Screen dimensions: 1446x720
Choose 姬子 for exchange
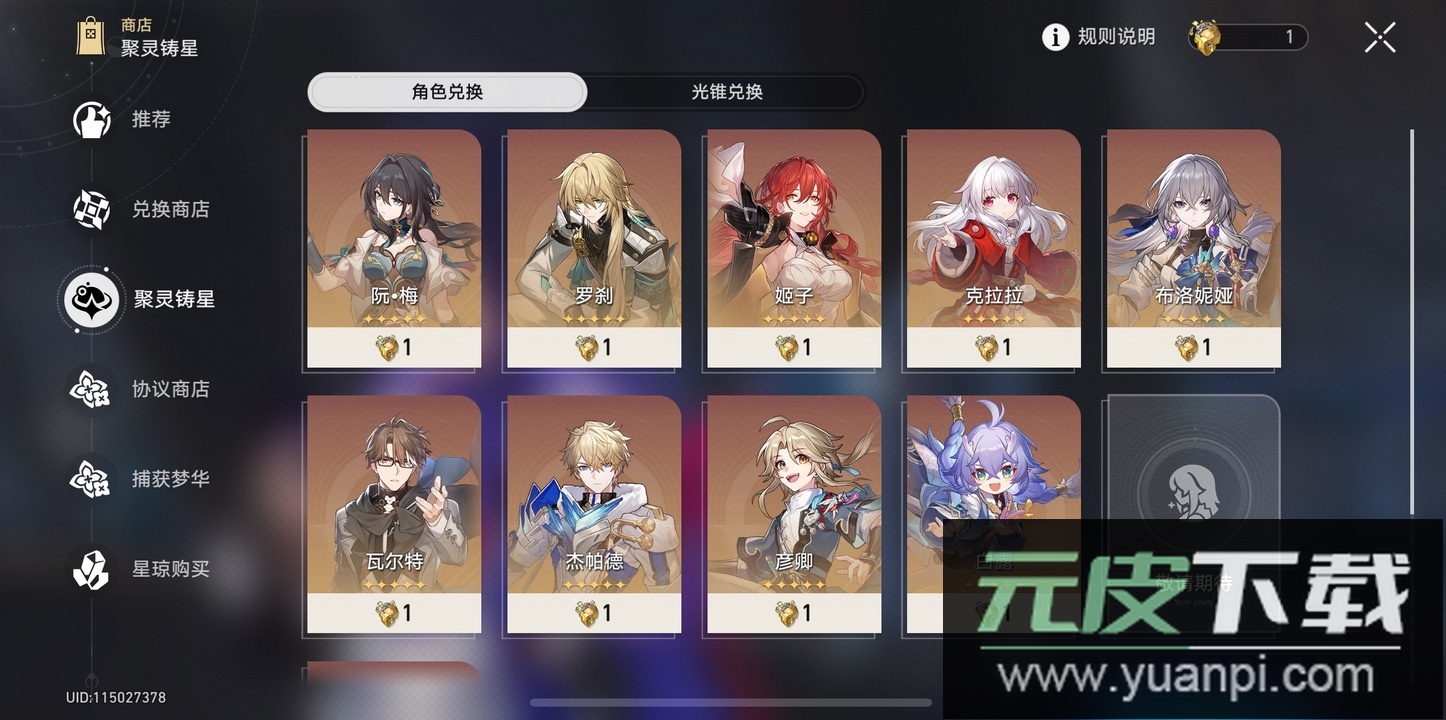click(792, 248)
